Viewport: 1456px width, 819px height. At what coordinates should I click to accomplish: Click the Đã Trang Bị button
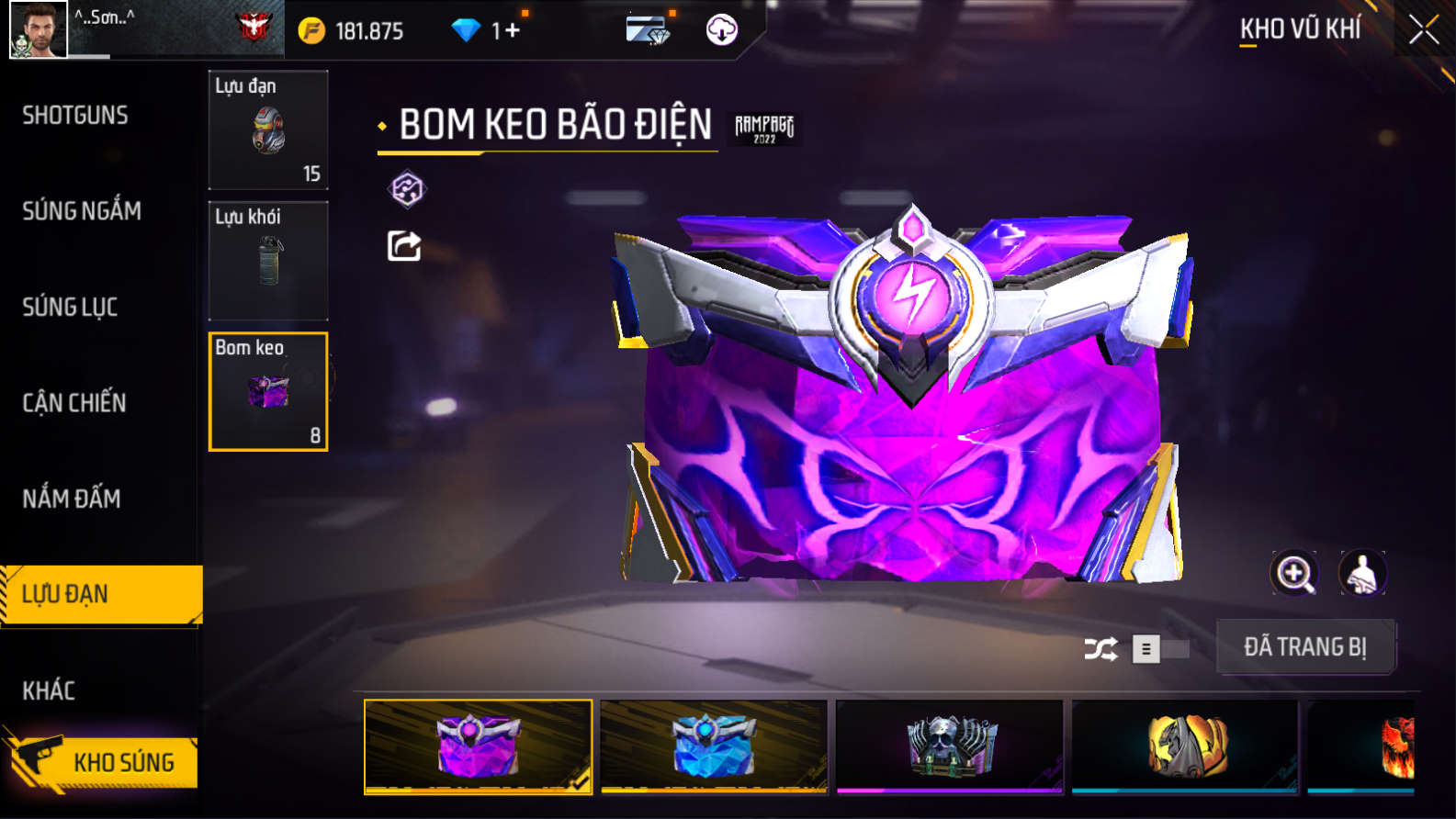pyautogui.click(x=1304, y=647)
